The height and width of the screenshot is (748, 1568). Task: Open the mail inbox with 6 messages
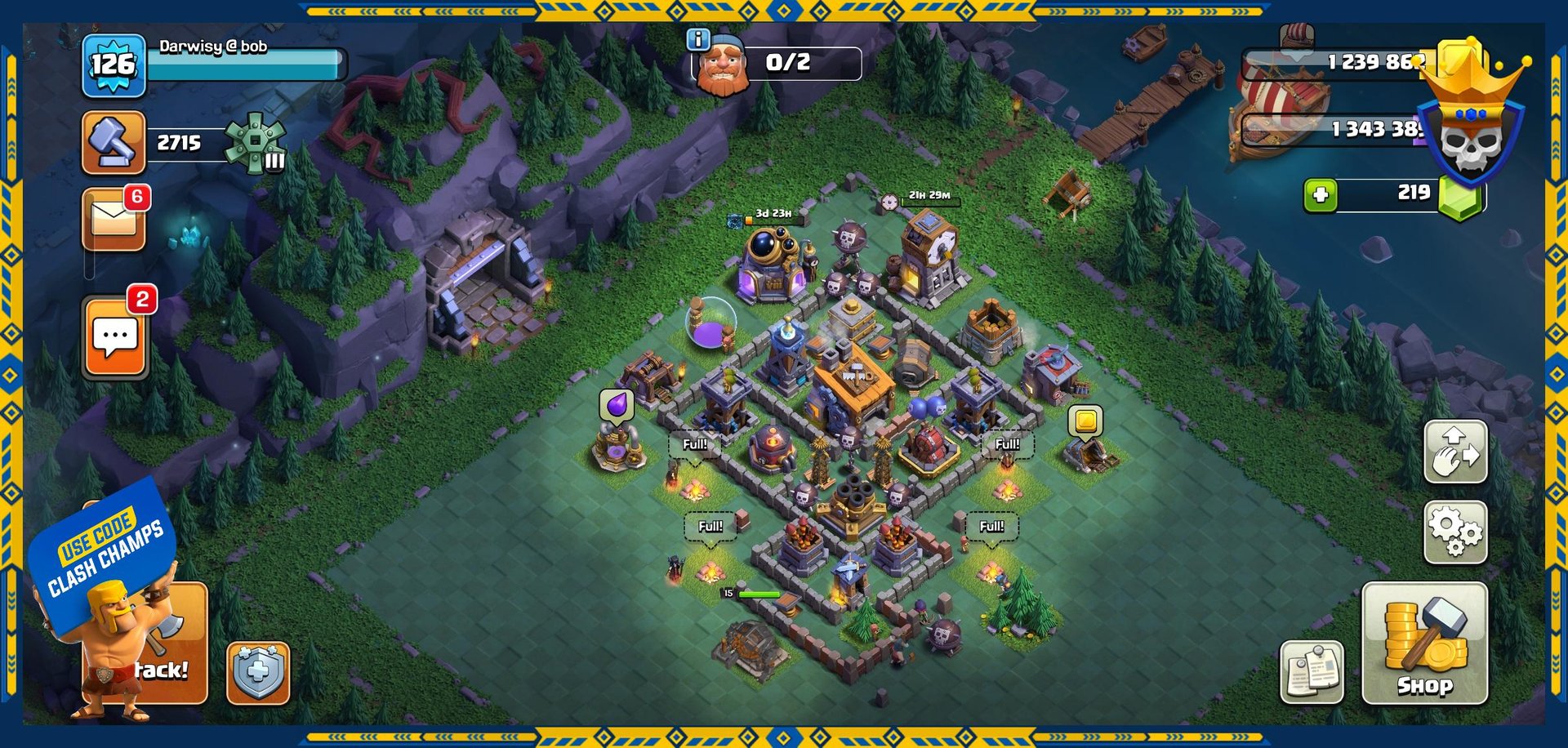[114, 220]
